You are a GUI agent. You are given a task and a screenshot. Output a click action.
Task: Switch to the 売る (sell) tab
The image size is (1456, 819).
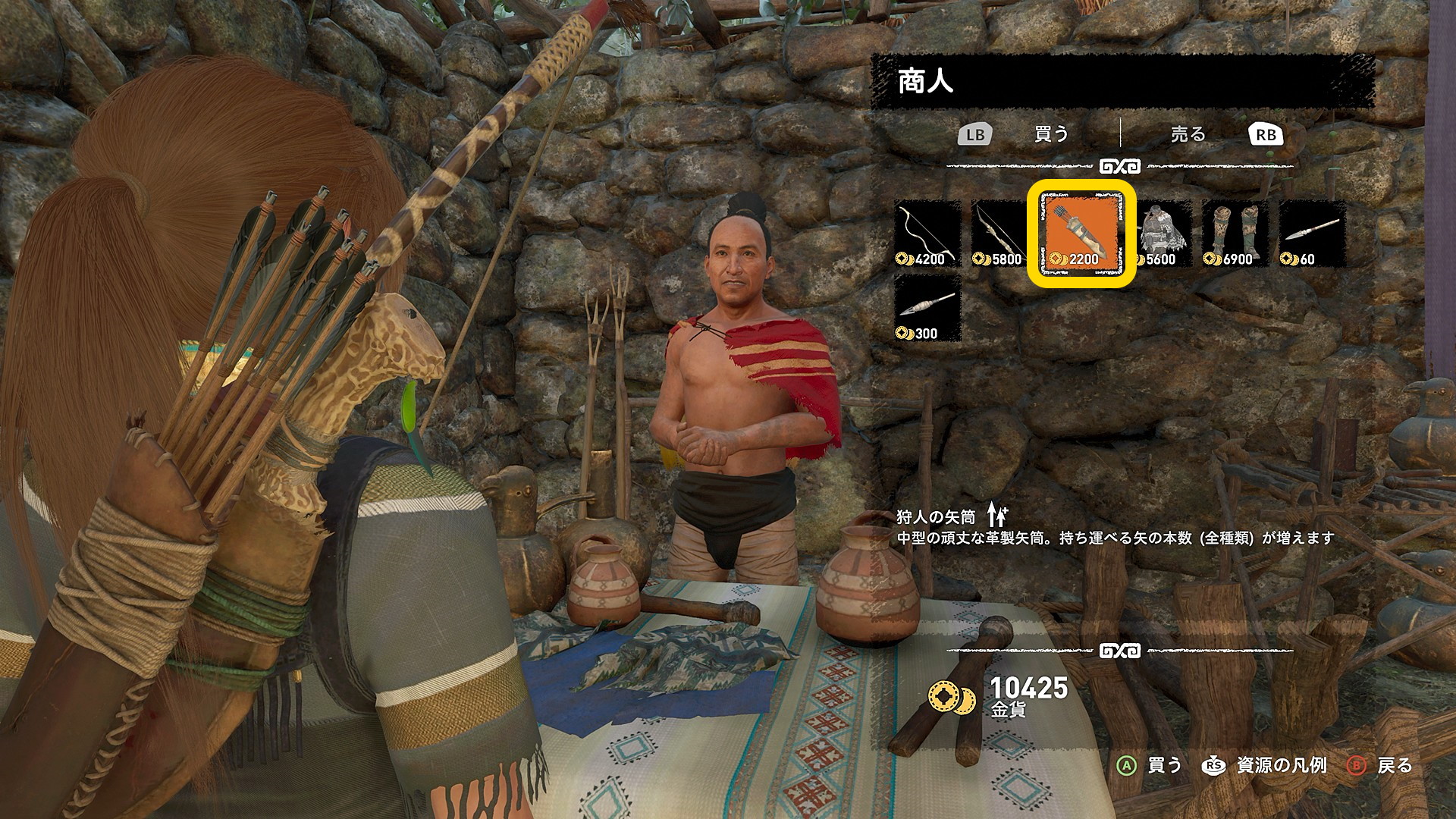pos(1188,134)
